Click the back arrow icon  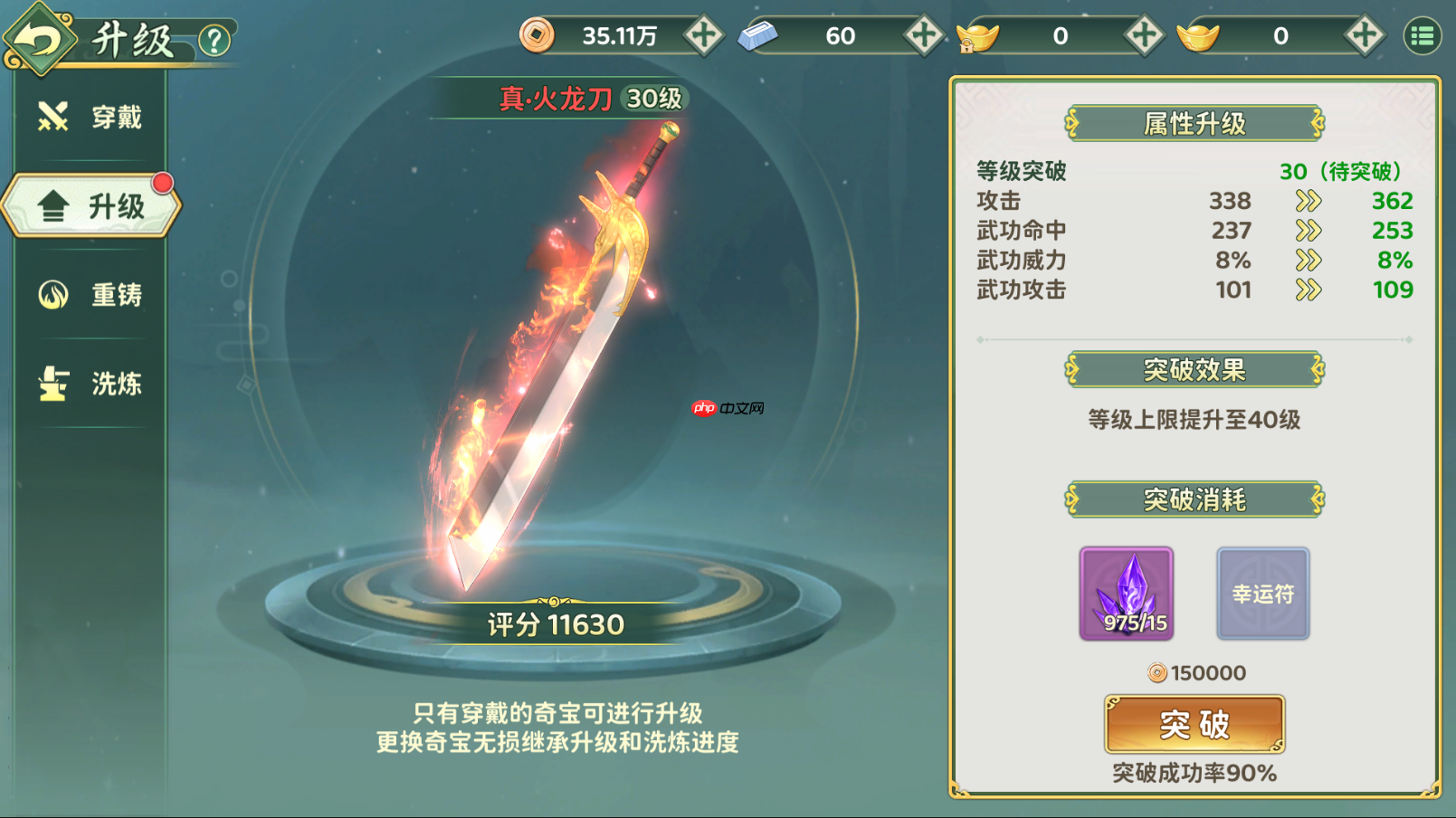click(x=38, y=38)
